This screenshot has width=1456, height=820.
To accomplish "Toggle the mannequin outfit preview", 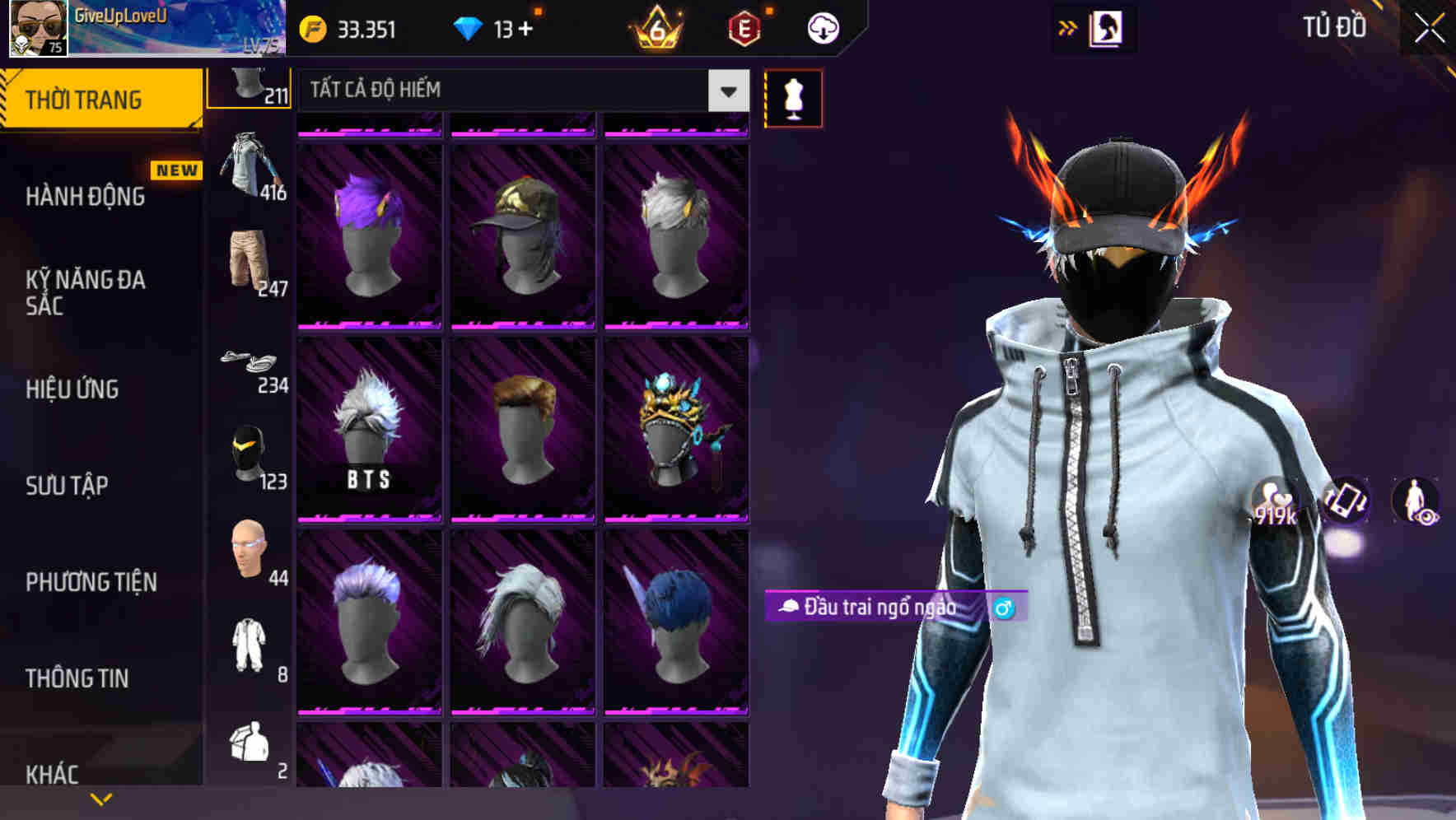I will (x=794, y=96).
